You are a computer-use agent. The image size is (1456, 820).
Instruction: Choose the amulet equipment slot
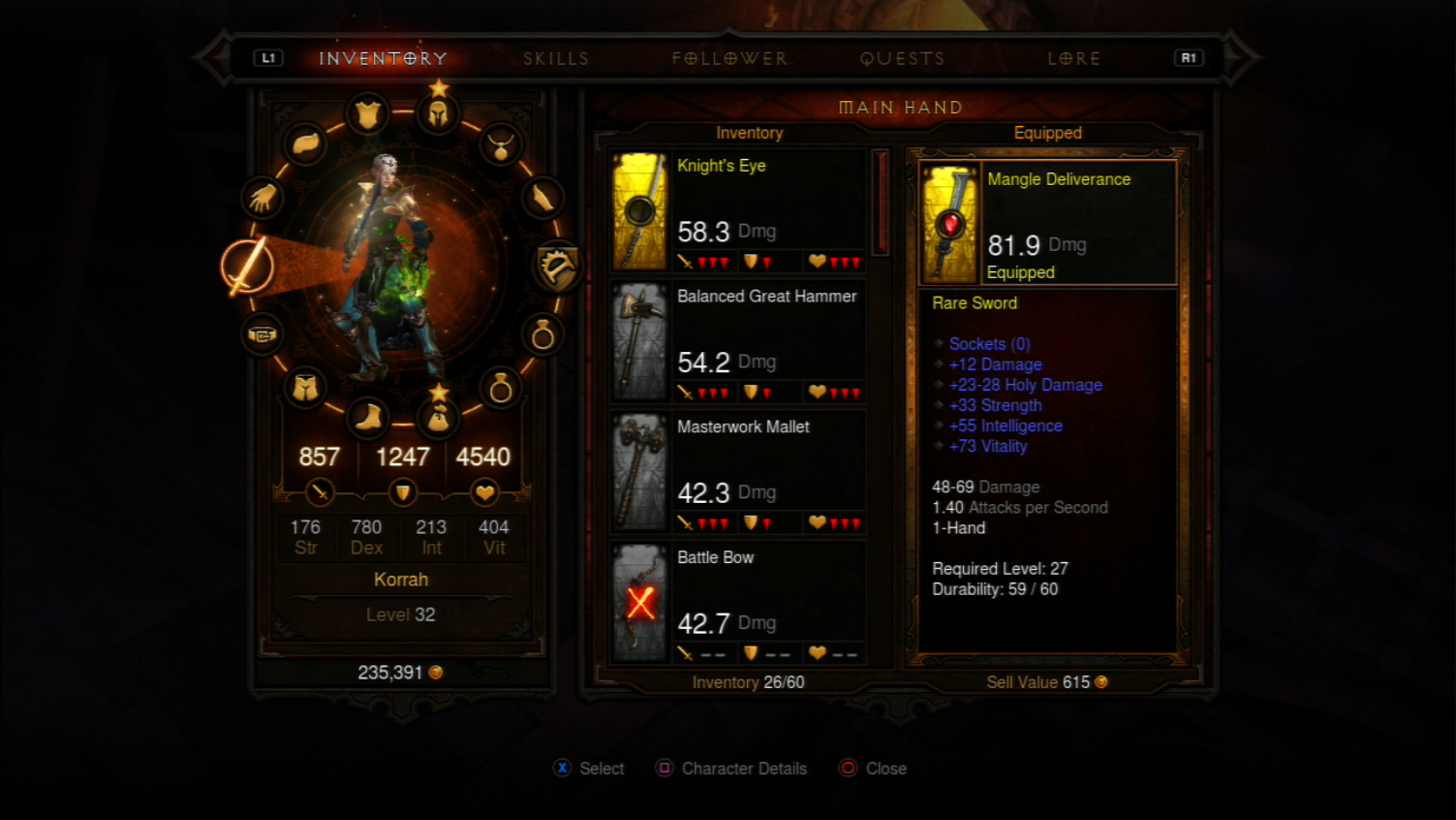tap(501, 145)
